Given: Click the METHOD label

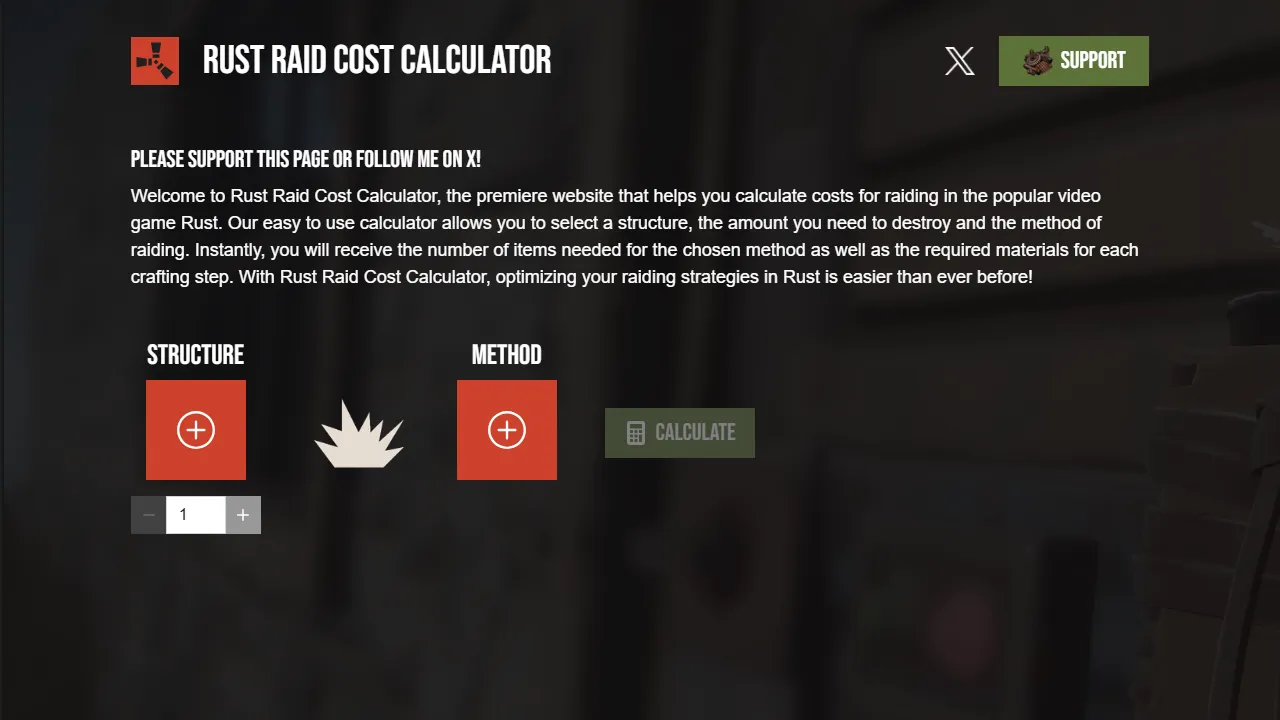Looking at the screenshot, I should (506, 354).
